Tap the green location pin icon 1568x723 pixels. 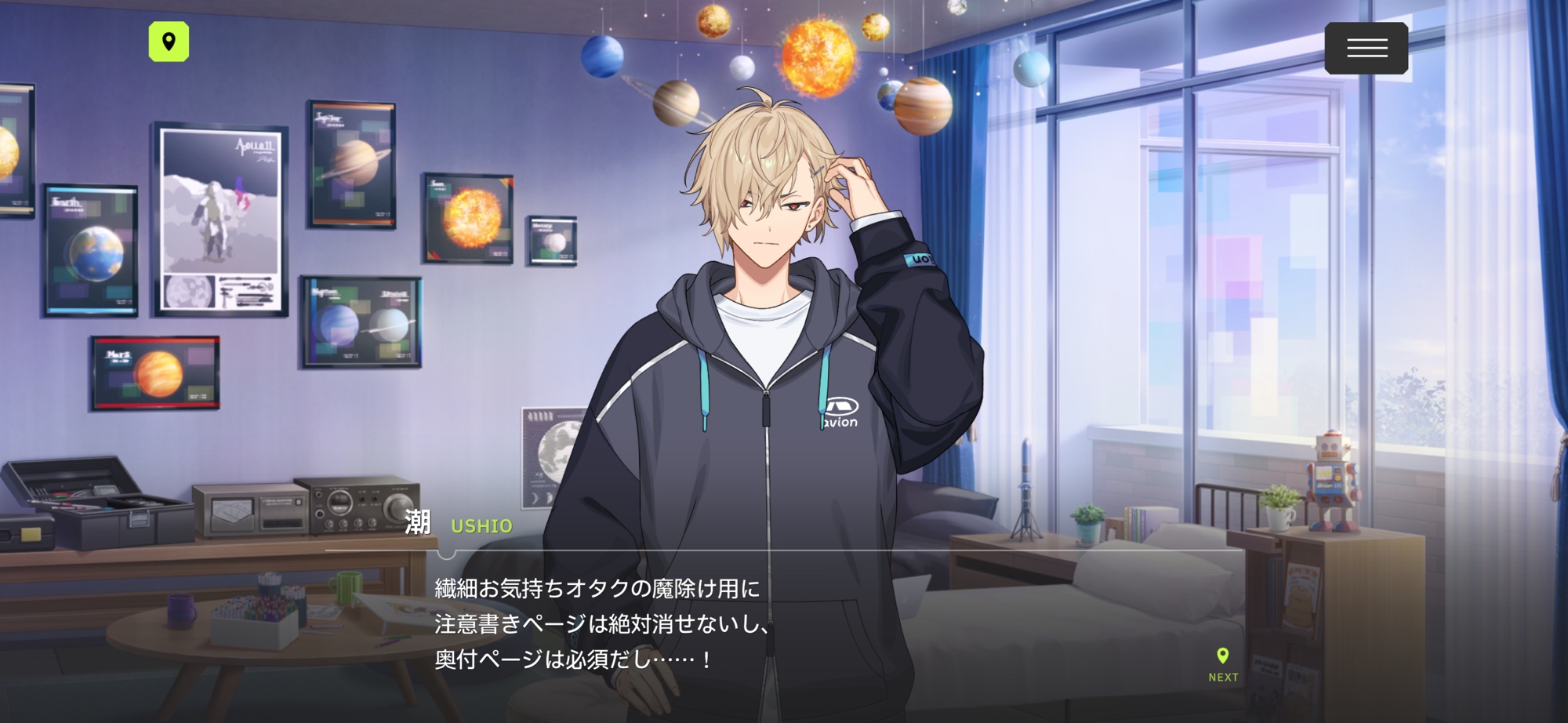[x=169, y=42]
